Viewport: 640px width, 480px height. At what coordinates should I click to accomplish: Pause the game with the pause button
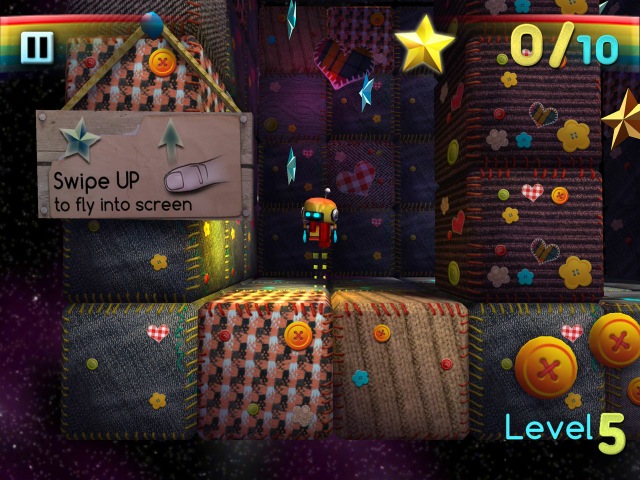[x=38, y=47]
